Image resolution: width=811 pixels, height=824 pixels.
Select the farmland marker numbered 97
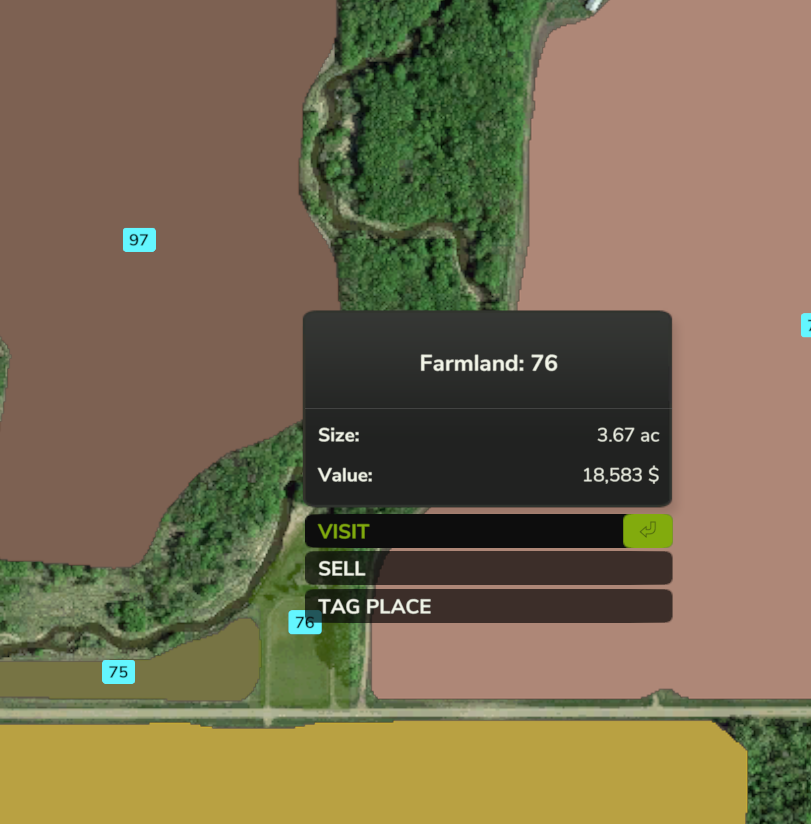click(139, 240)
